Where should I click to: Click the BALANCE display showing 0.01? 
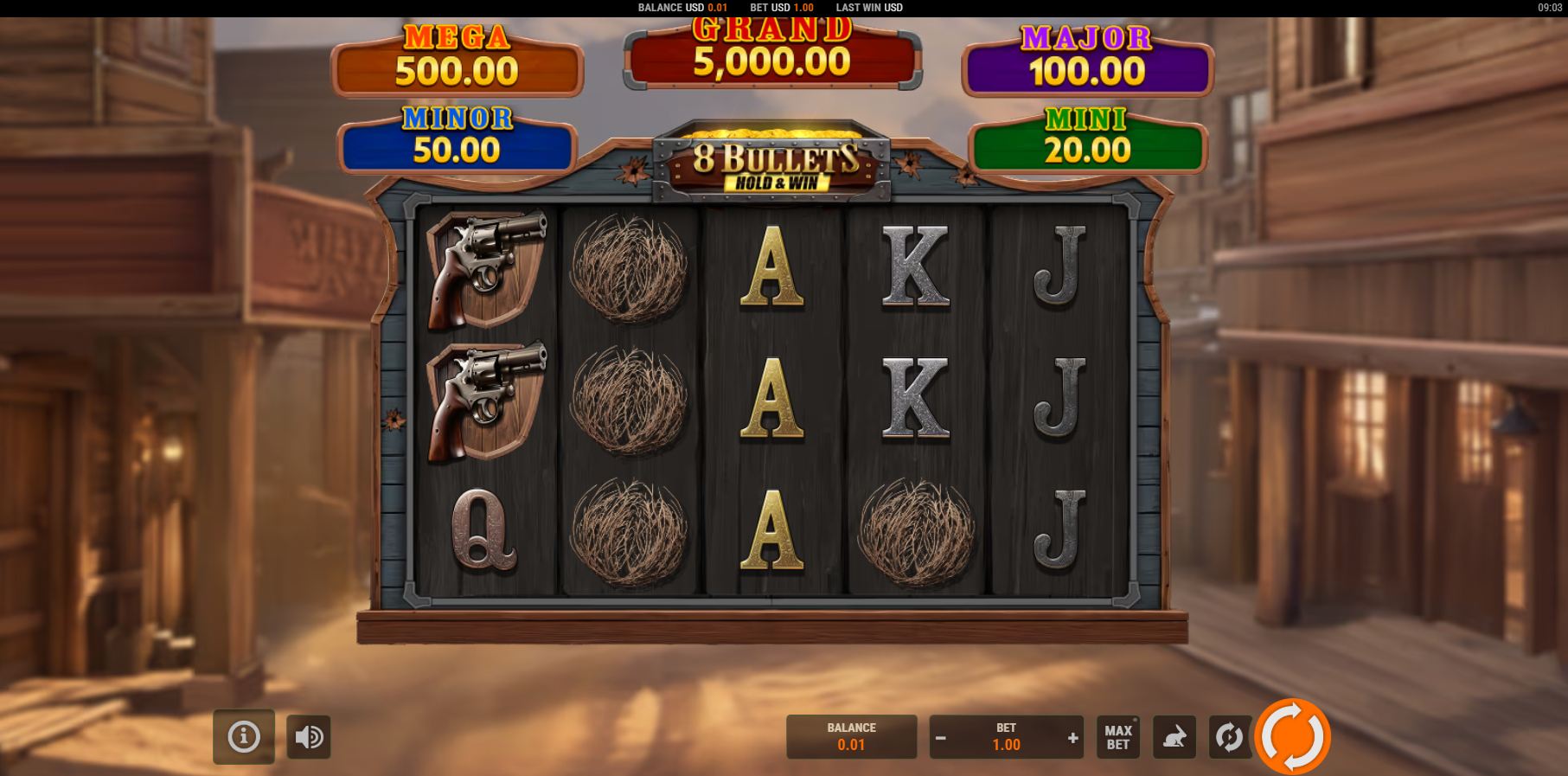point(851,736)
